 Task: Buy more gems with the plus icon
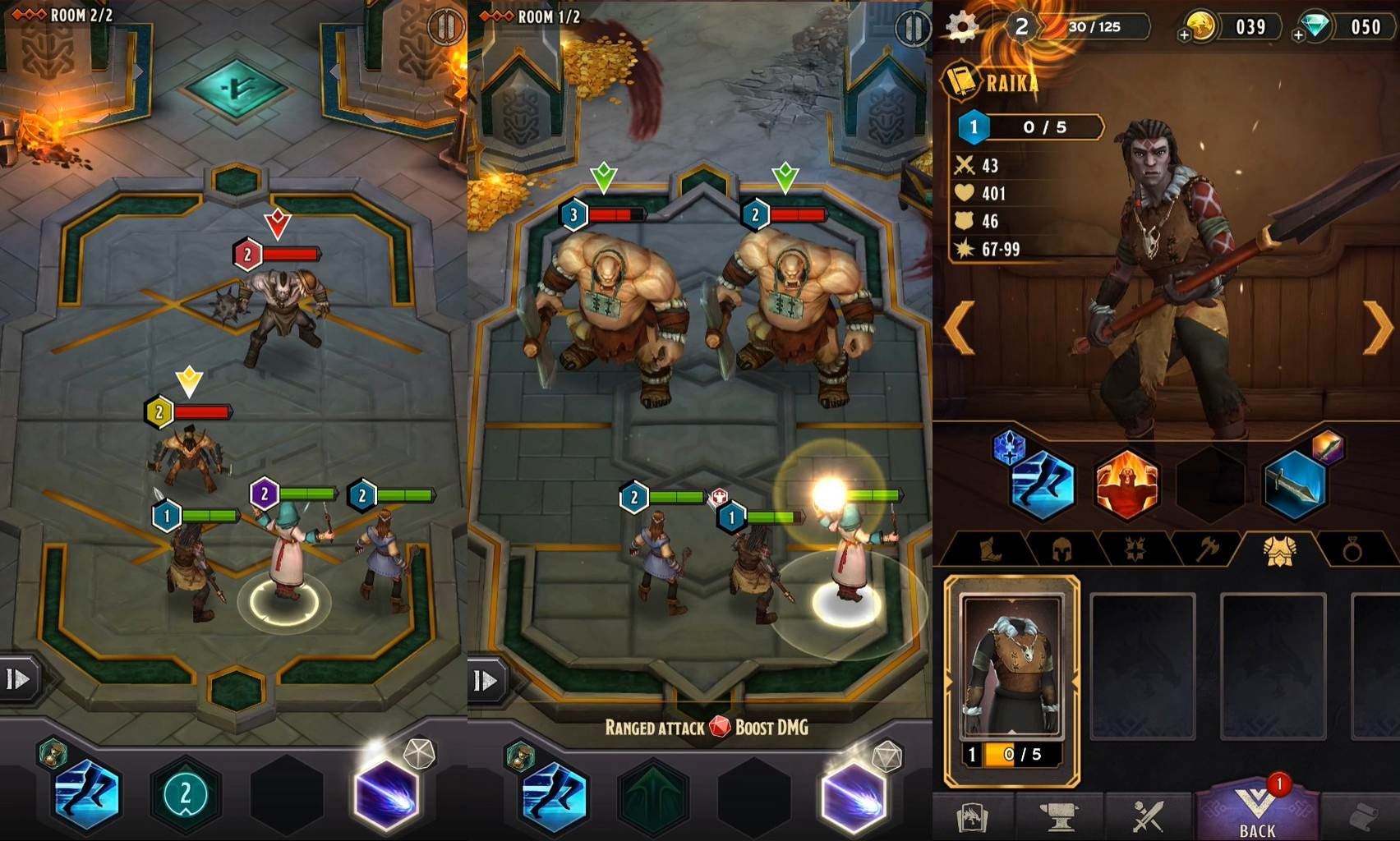[x=1298, y=35]
